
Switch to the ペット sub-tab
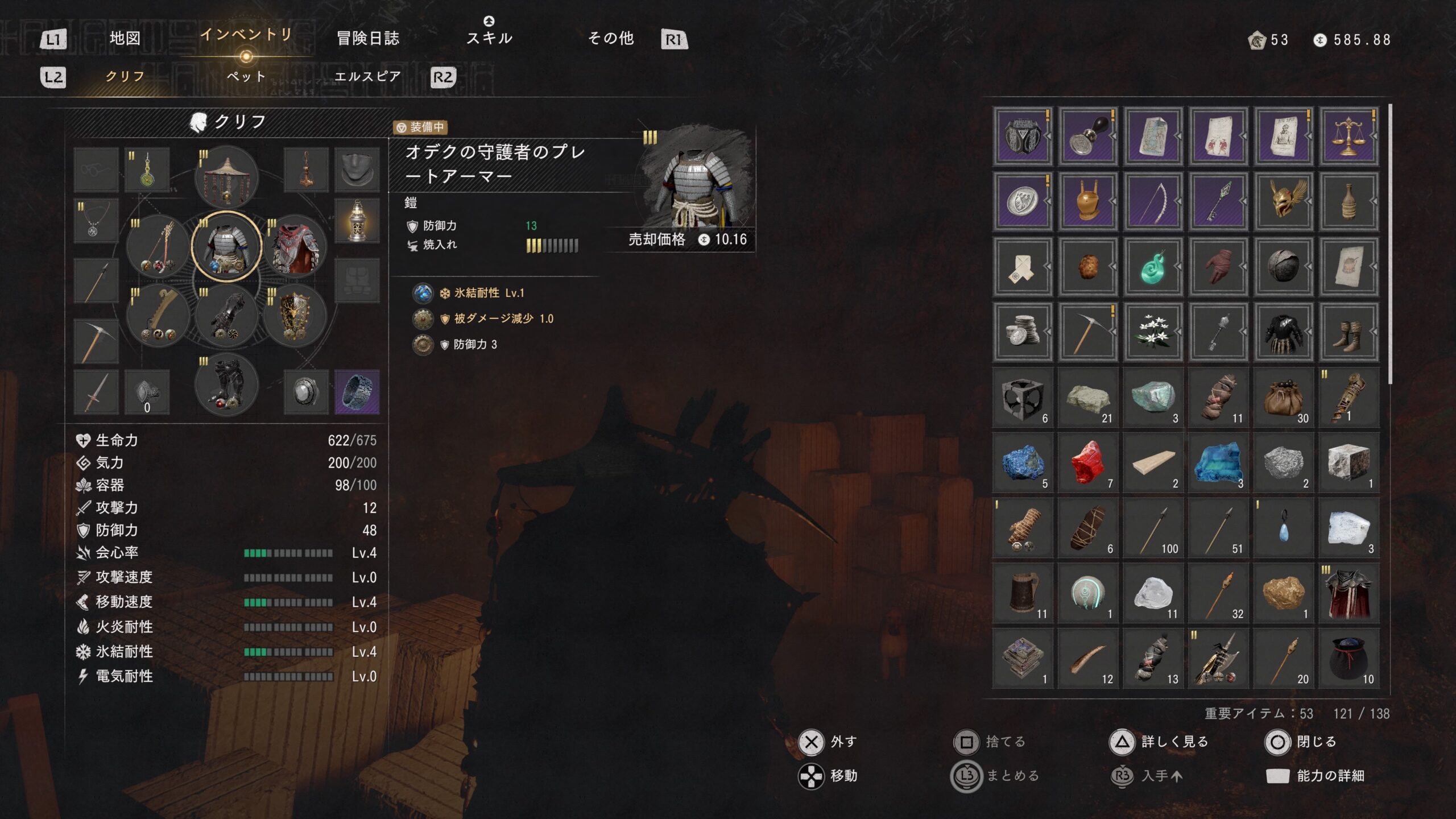point(246,76)
